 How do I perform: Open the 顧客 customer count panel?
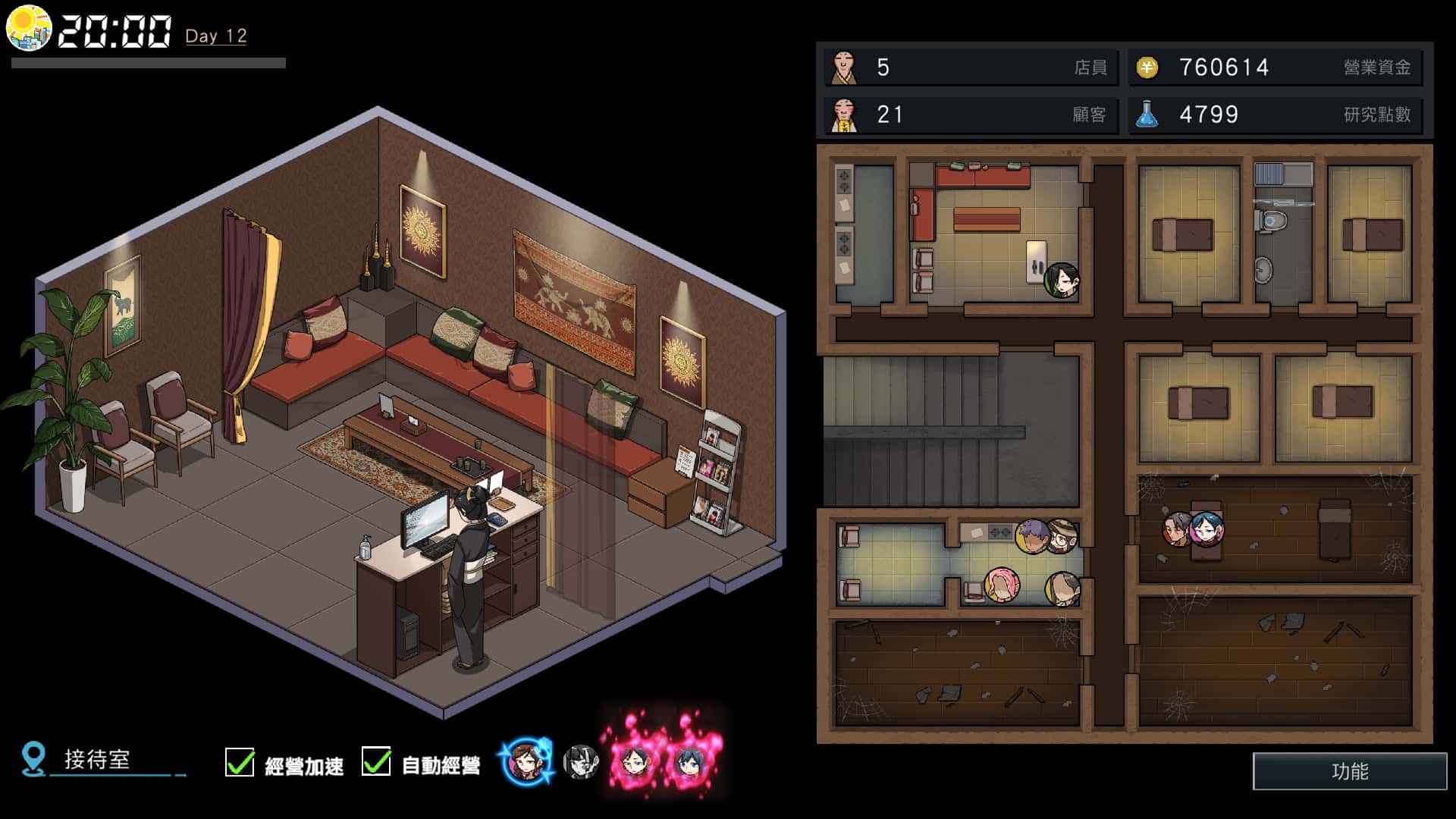970,115
